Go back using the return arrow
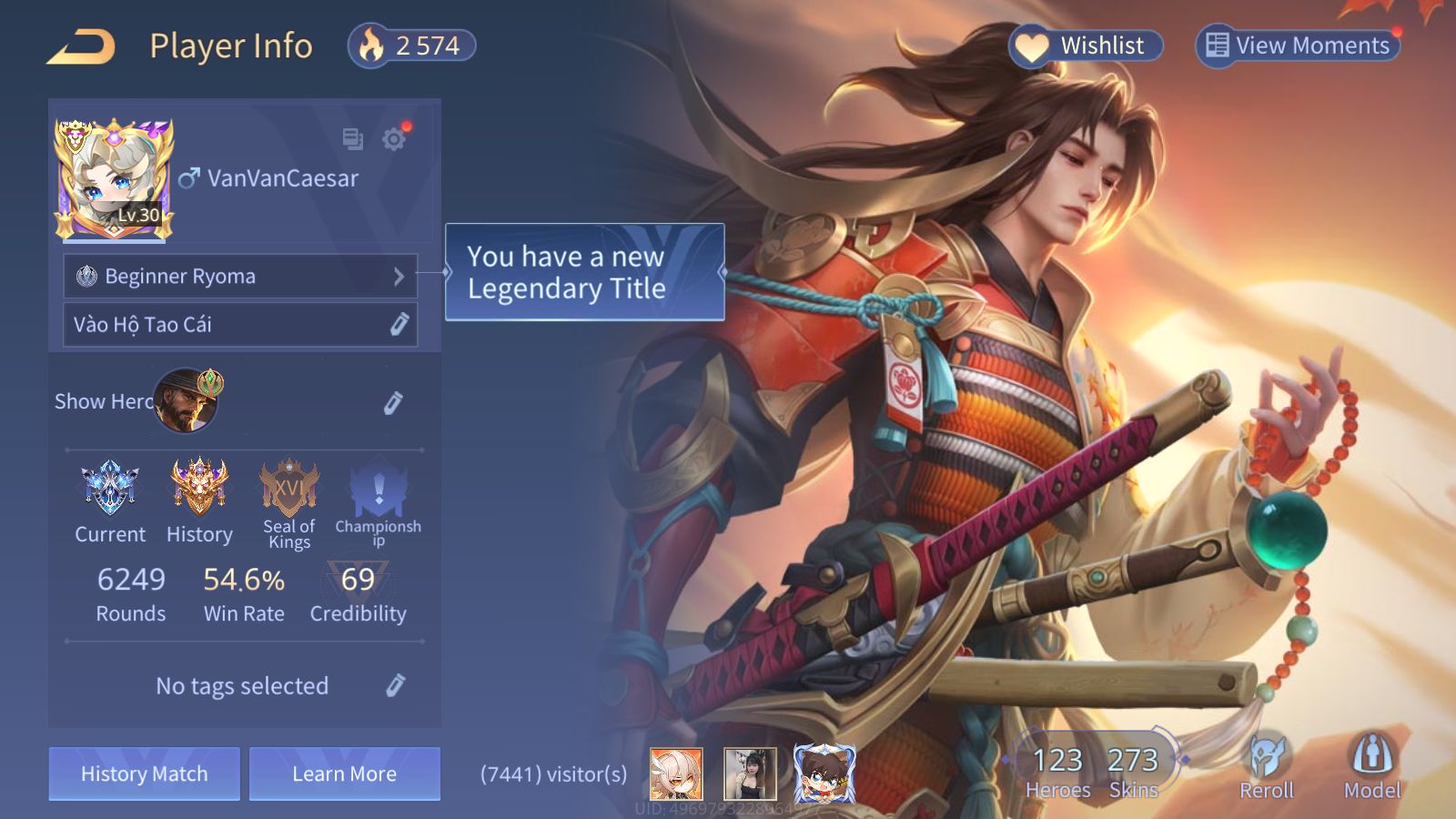 tap(82, 46)
